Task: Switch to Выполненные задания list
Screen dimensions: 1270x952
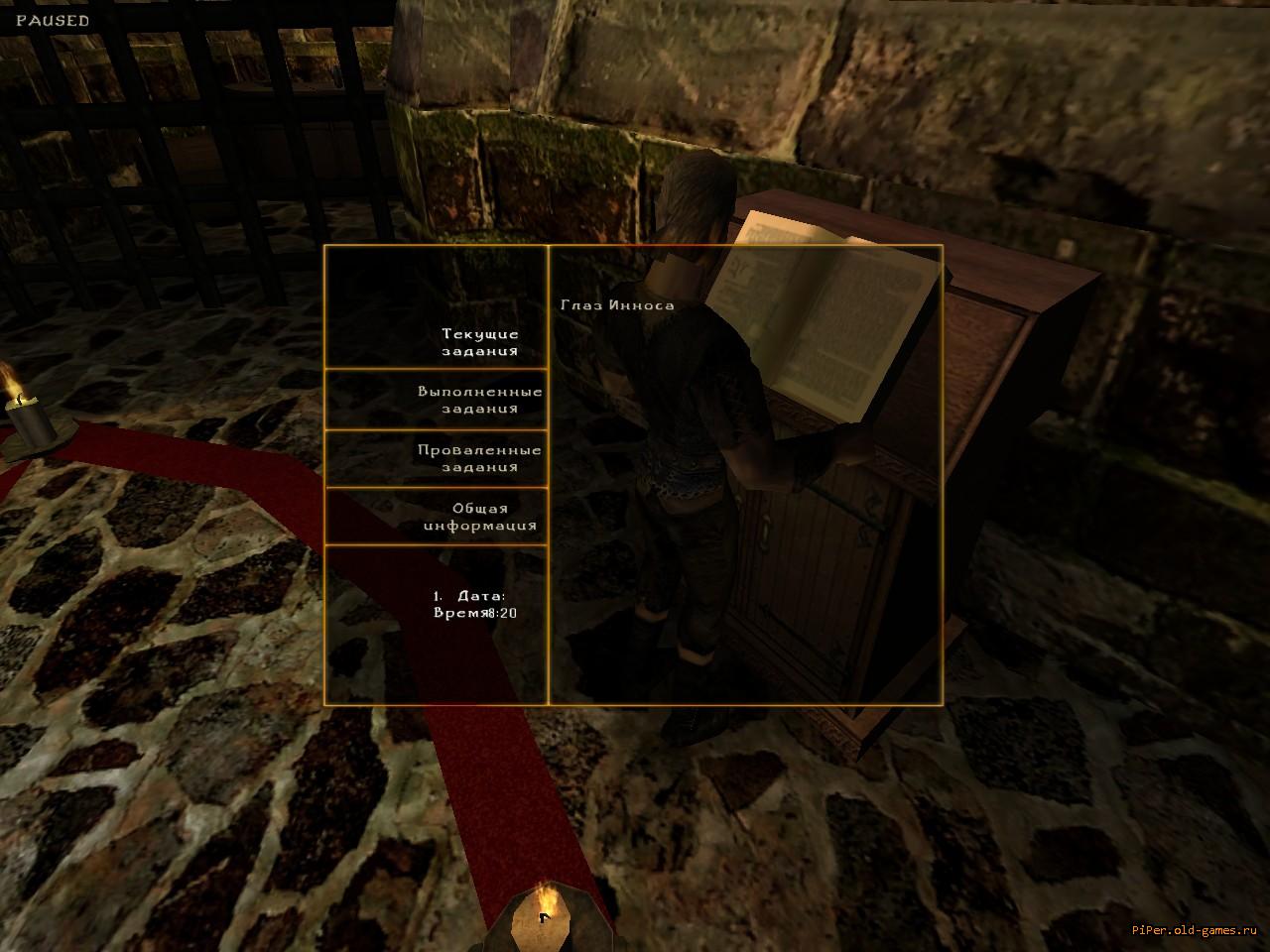Action: tap(480, 400)
